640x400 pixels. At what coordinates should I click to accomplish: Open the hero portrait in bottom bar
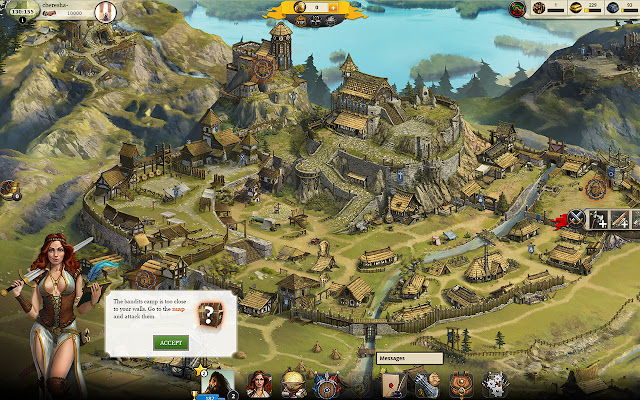pyautogui.click(x=220, y=383)
